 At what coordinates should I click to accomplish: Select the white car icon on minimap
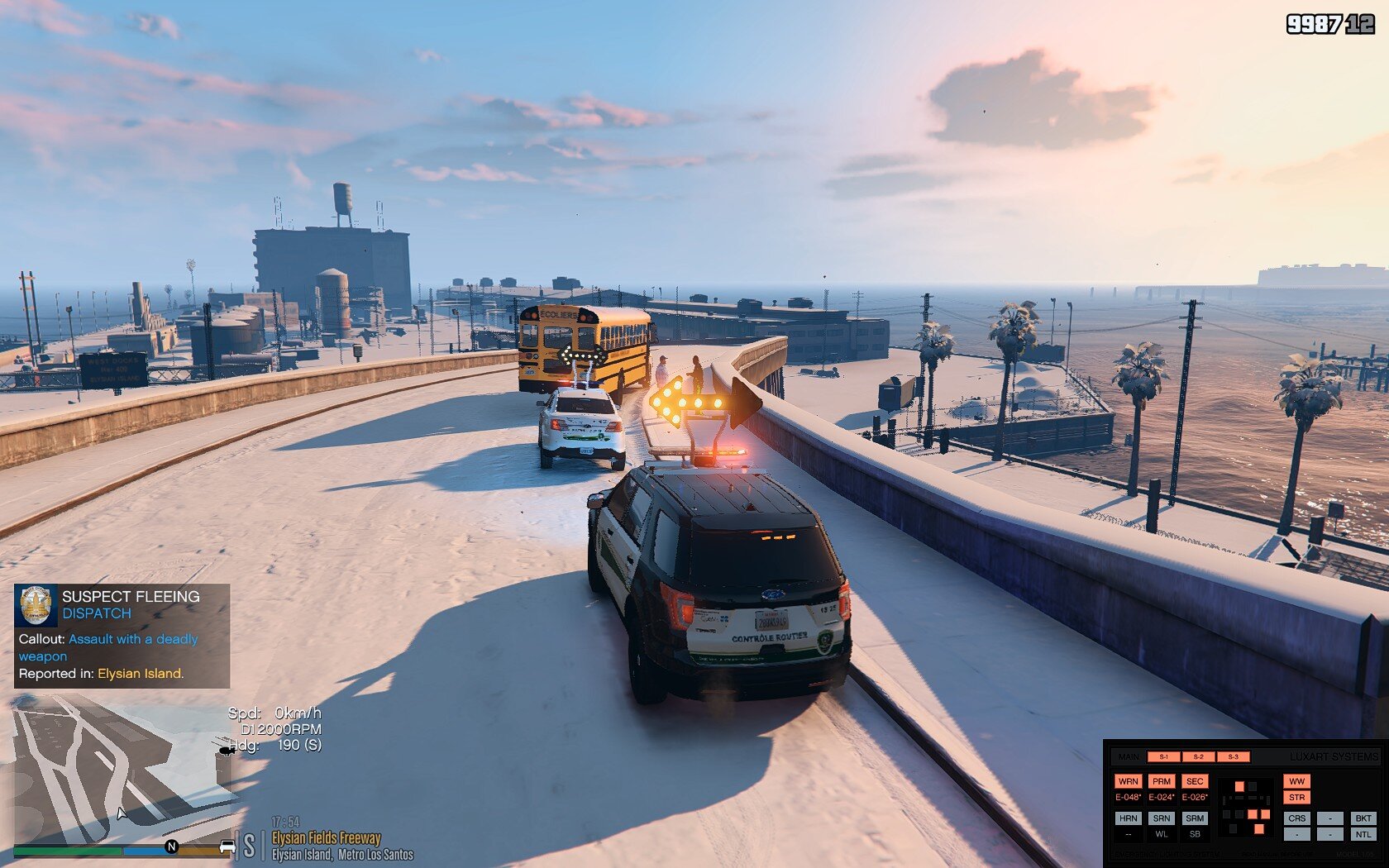click(x=227, y=847)
